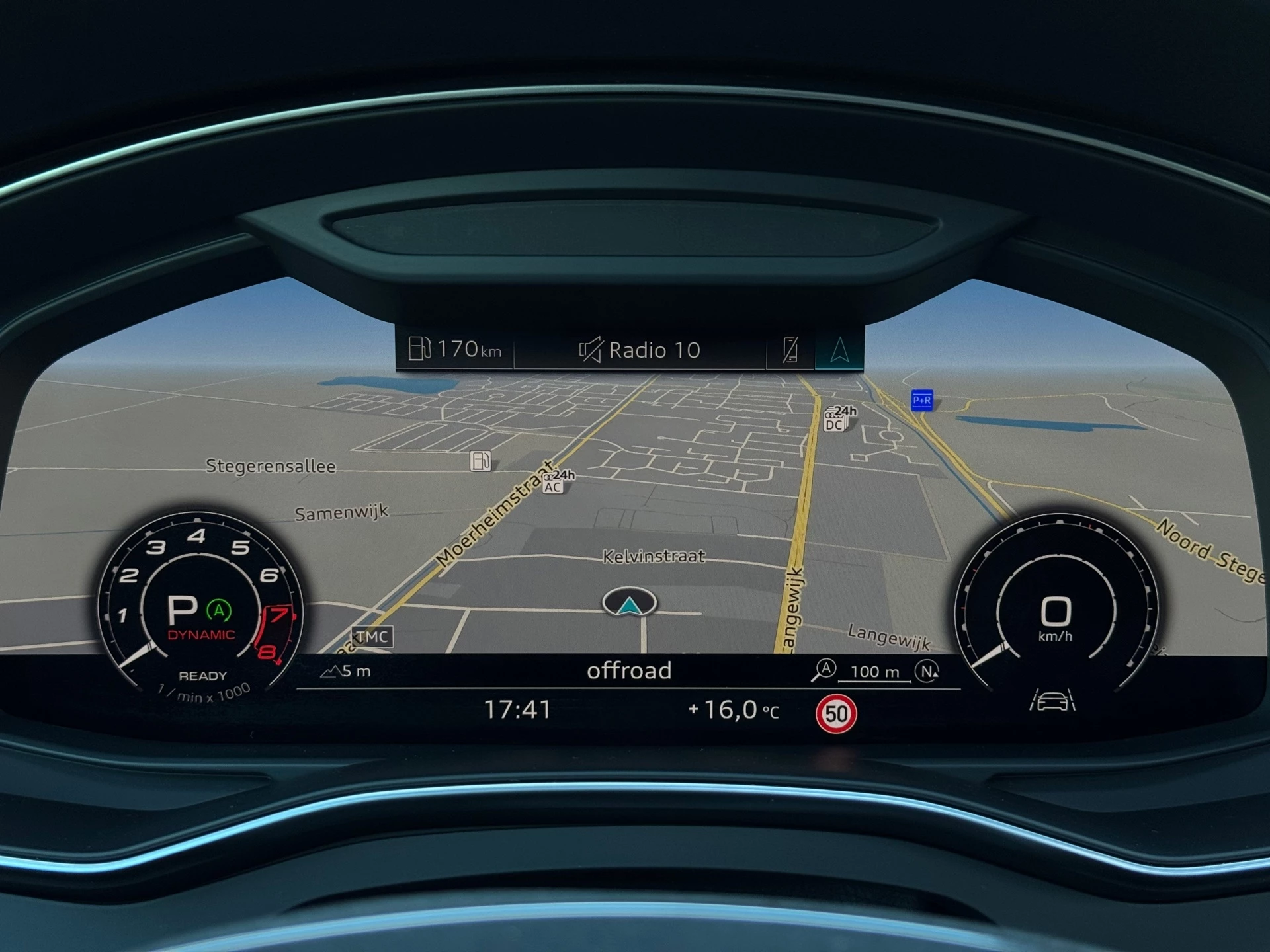The height and width of the screenshot is (952, 1270).
Task: Switch to the Radio 10 media tab
Action: pyautogui.click(x=640, y=350)
